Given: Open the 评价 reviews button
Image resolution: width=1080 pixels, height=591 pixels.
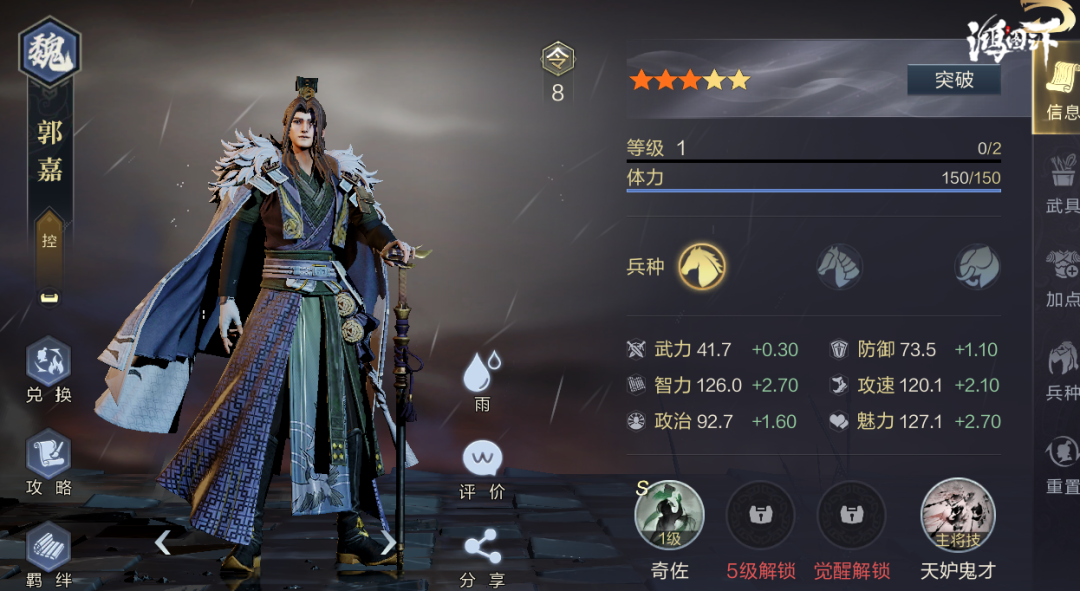Looking at the screenshot, I should 482,468.
